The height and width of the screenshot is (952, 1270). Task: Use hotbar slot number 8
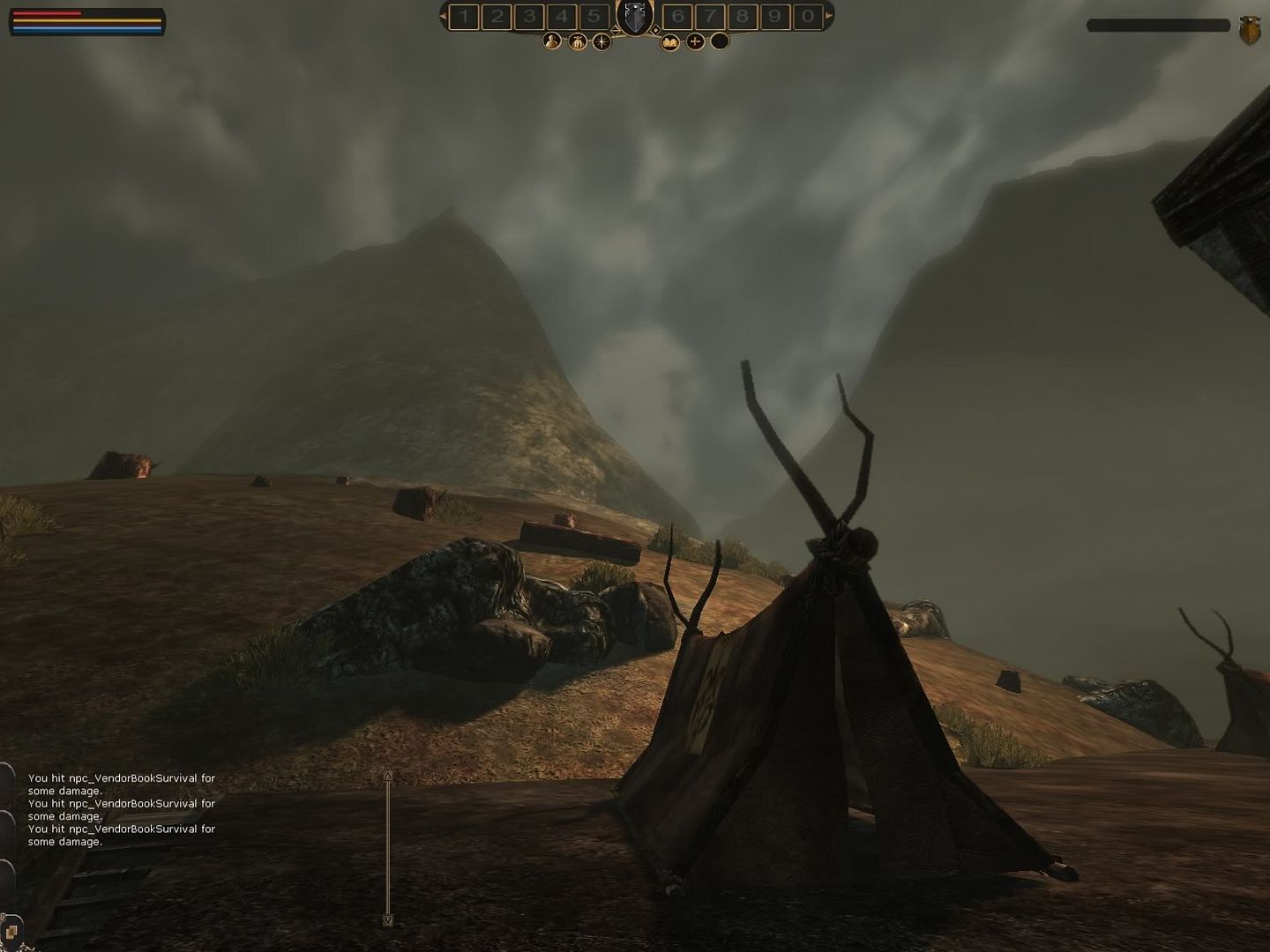pyautogui.click(x=743, y=16)
